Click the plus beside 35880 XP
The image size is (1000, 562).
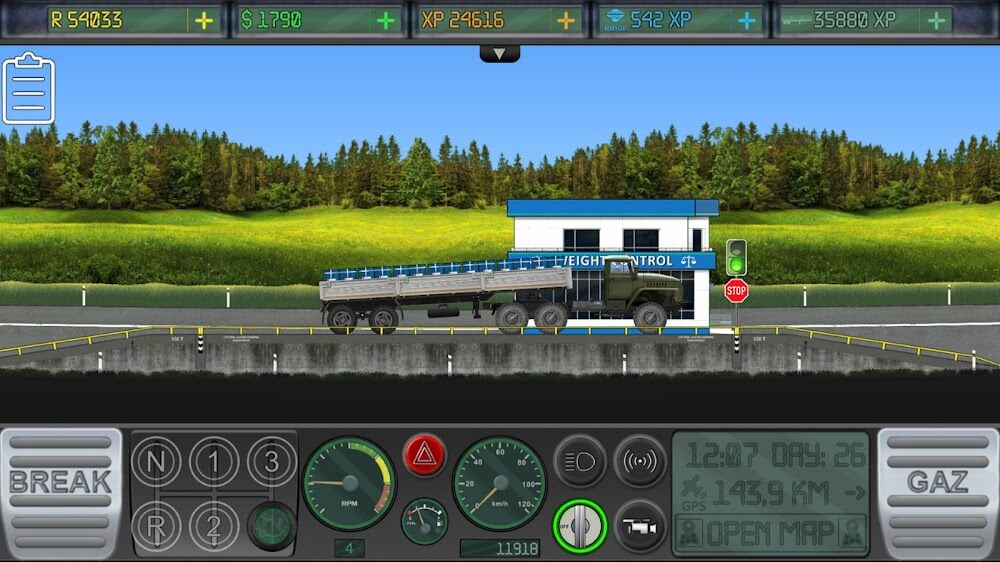pos(936,20)
